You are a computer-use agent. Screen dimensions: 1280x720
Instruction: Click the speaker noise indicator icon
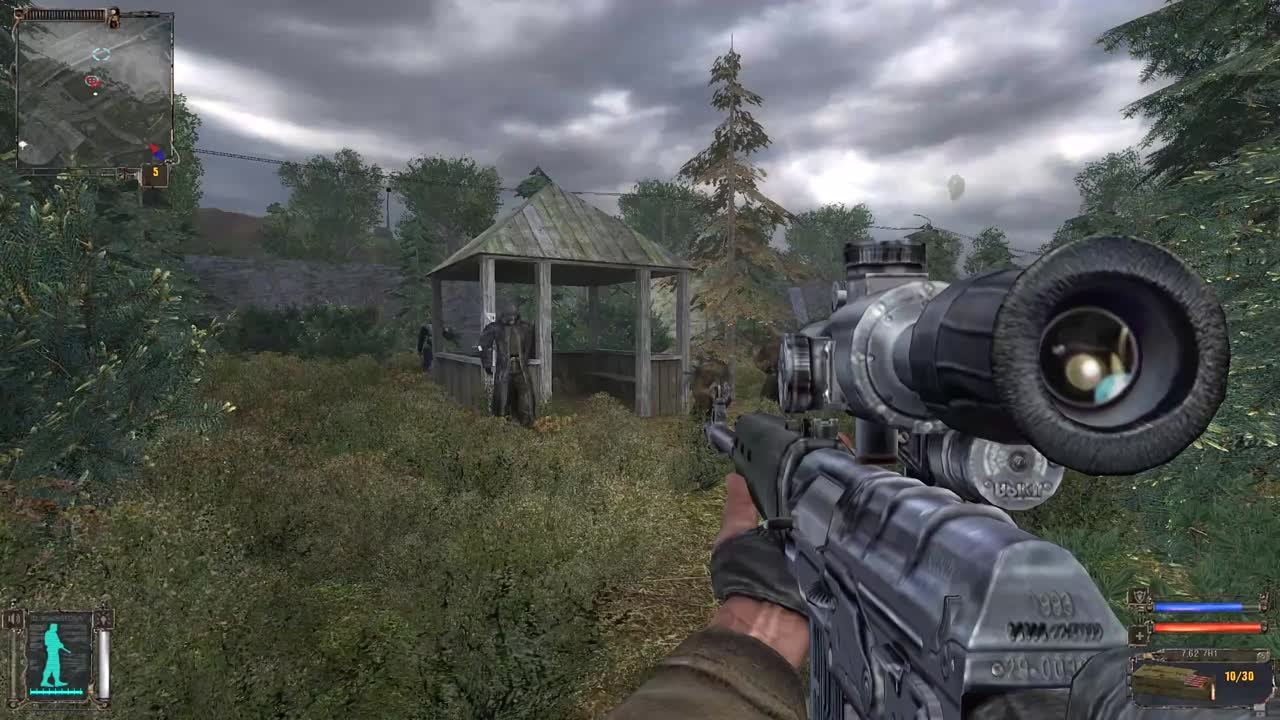(12, 618)
